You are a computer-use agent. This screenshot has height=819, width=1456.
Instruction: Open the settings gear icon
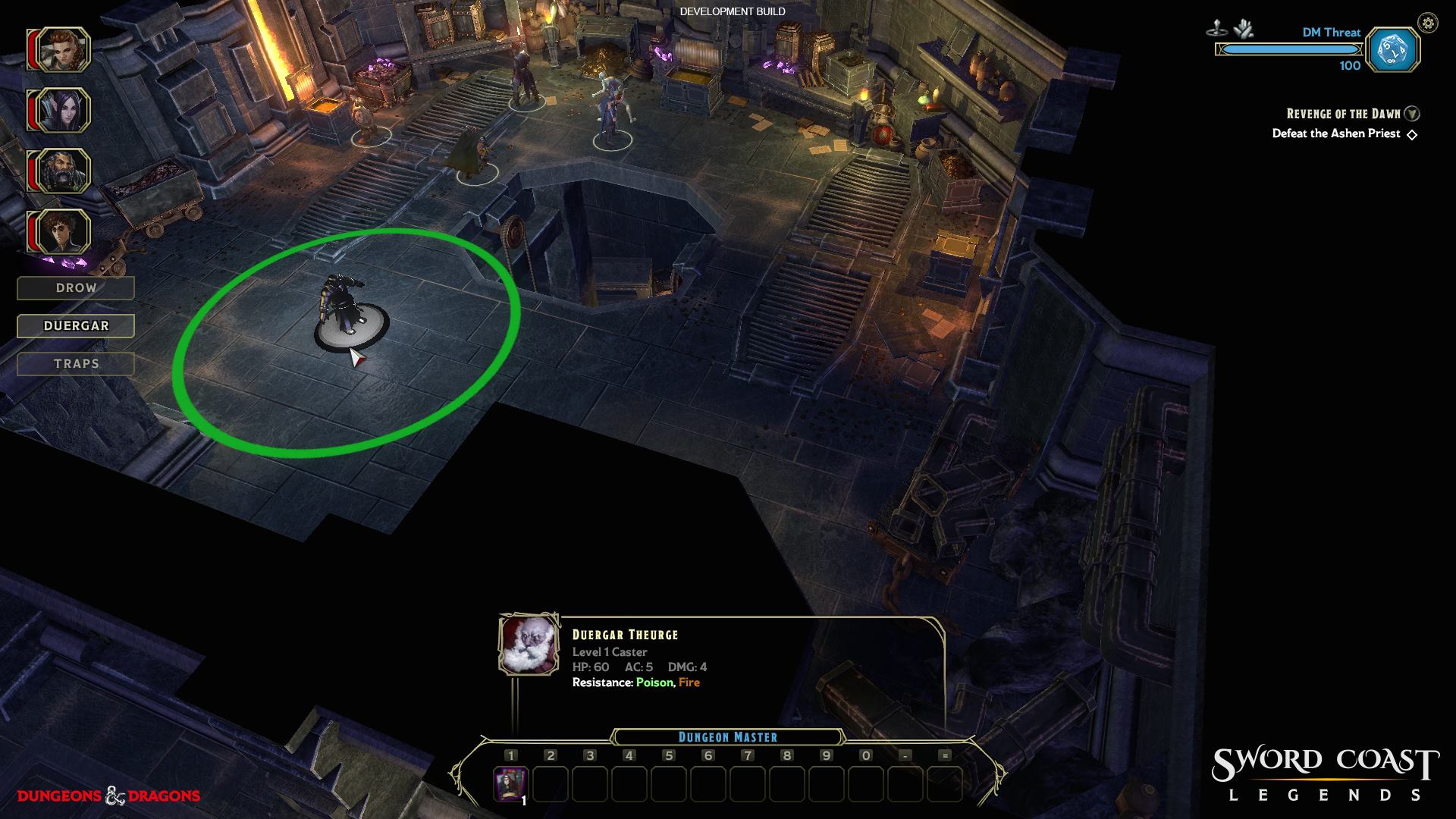1428,23
